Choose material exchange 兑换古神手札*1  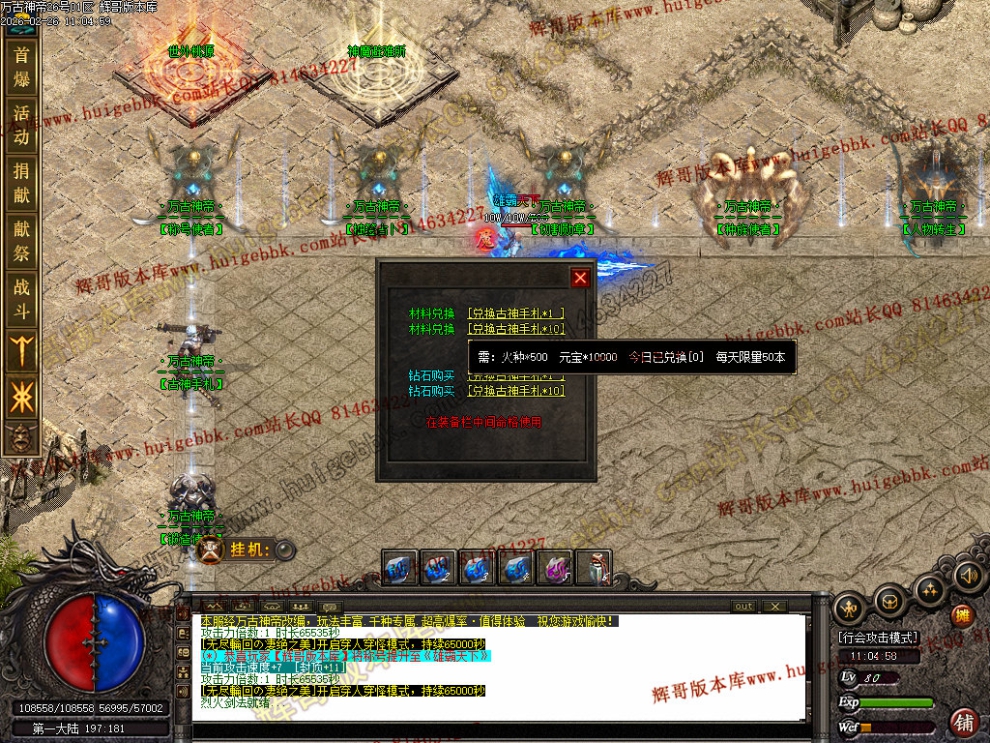516,313
